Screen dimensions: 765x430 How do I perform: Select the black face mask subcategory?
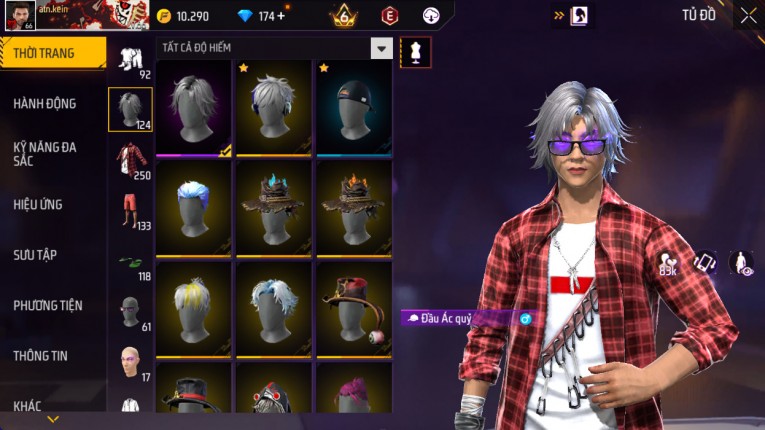(130, 310)
